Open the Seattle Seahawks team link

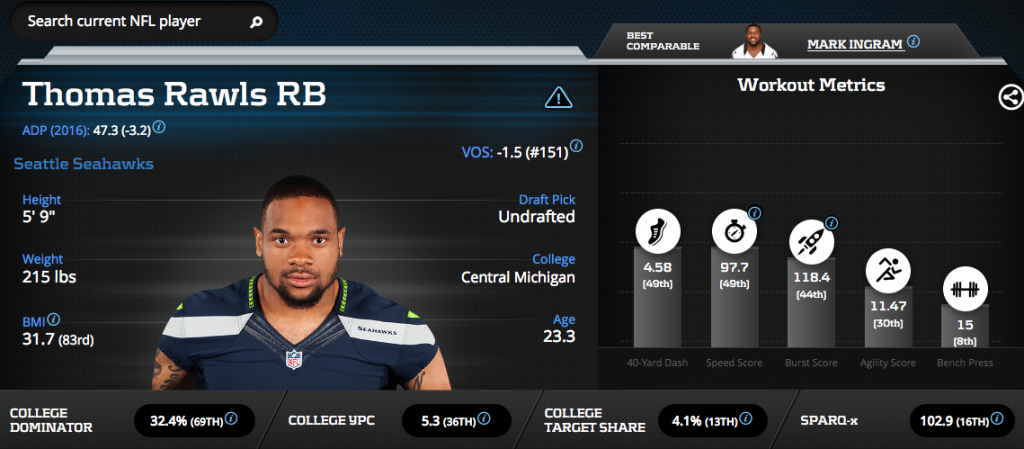coord(84,164)
